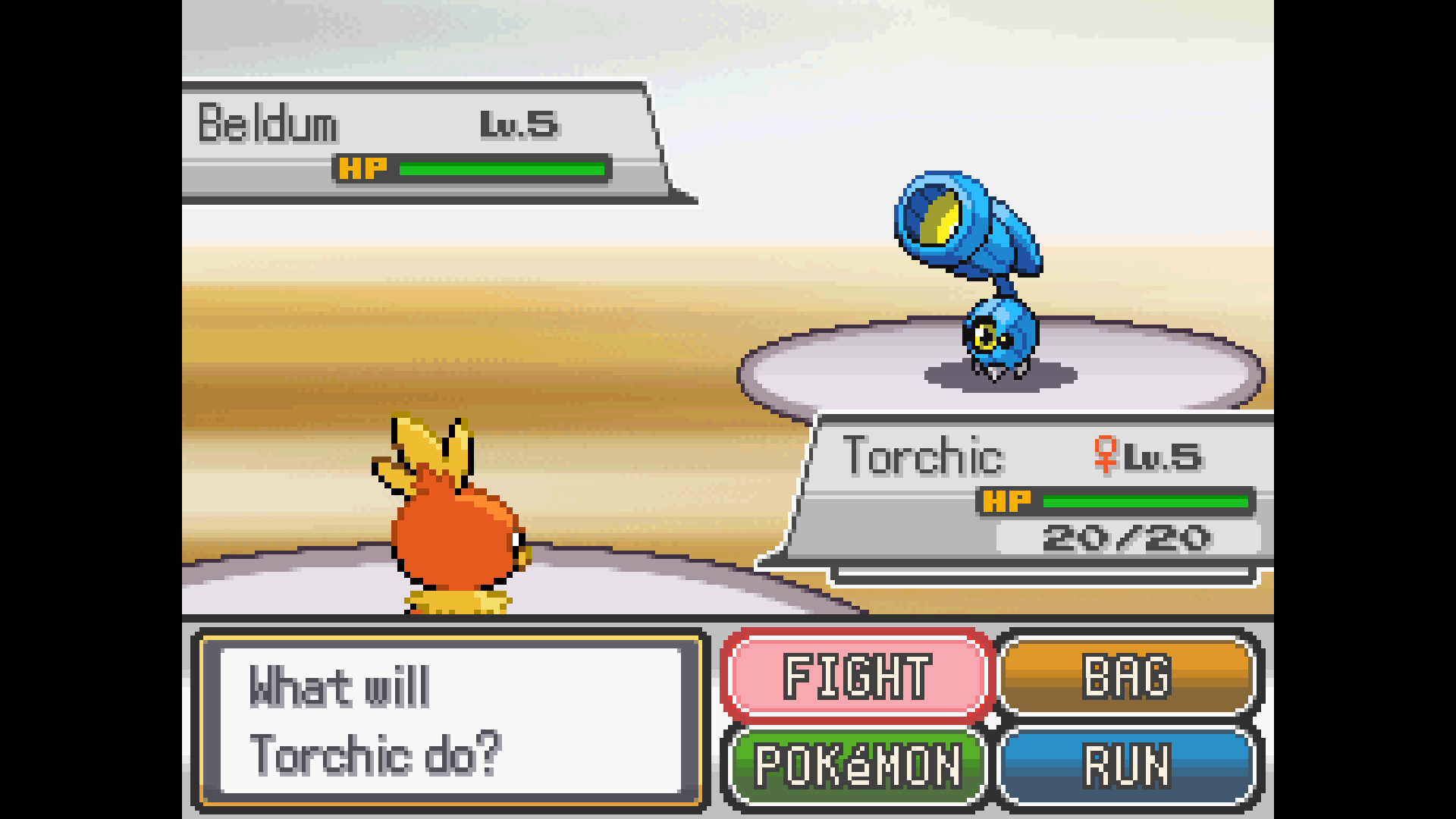The height and width of the screenshot is (819, 1456).
Task: Click RUN to flee the battle
Action: (x=1128, y=766)
